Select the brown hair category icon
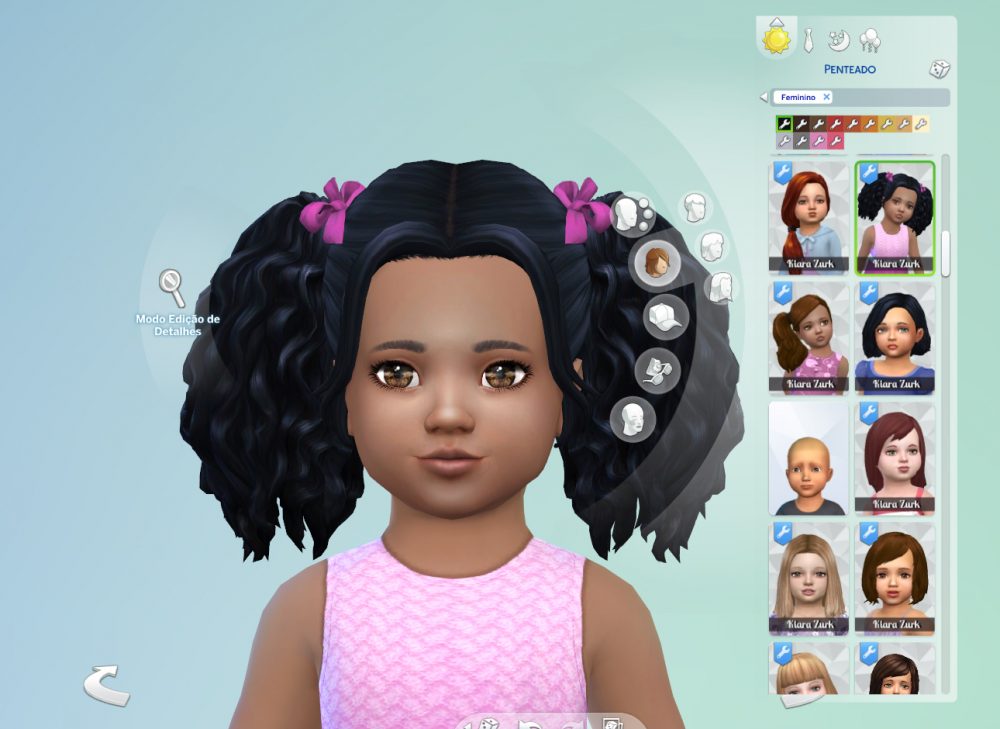 pos(656,263)
